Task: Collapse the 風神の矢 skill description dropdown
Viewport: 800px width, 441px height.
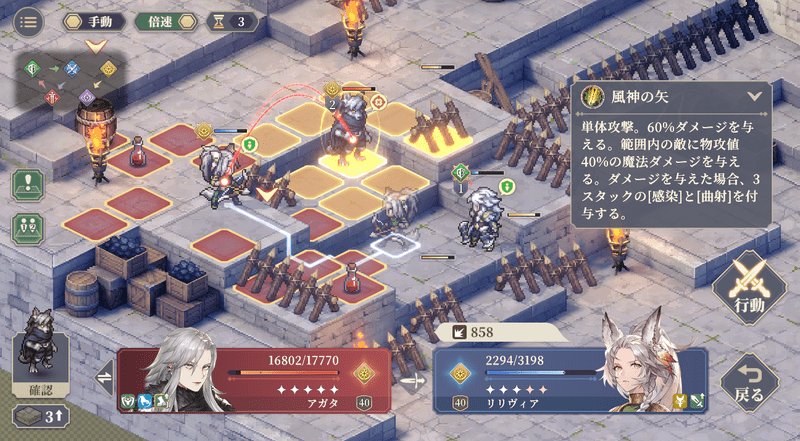Action: click(x=754, y=97)
